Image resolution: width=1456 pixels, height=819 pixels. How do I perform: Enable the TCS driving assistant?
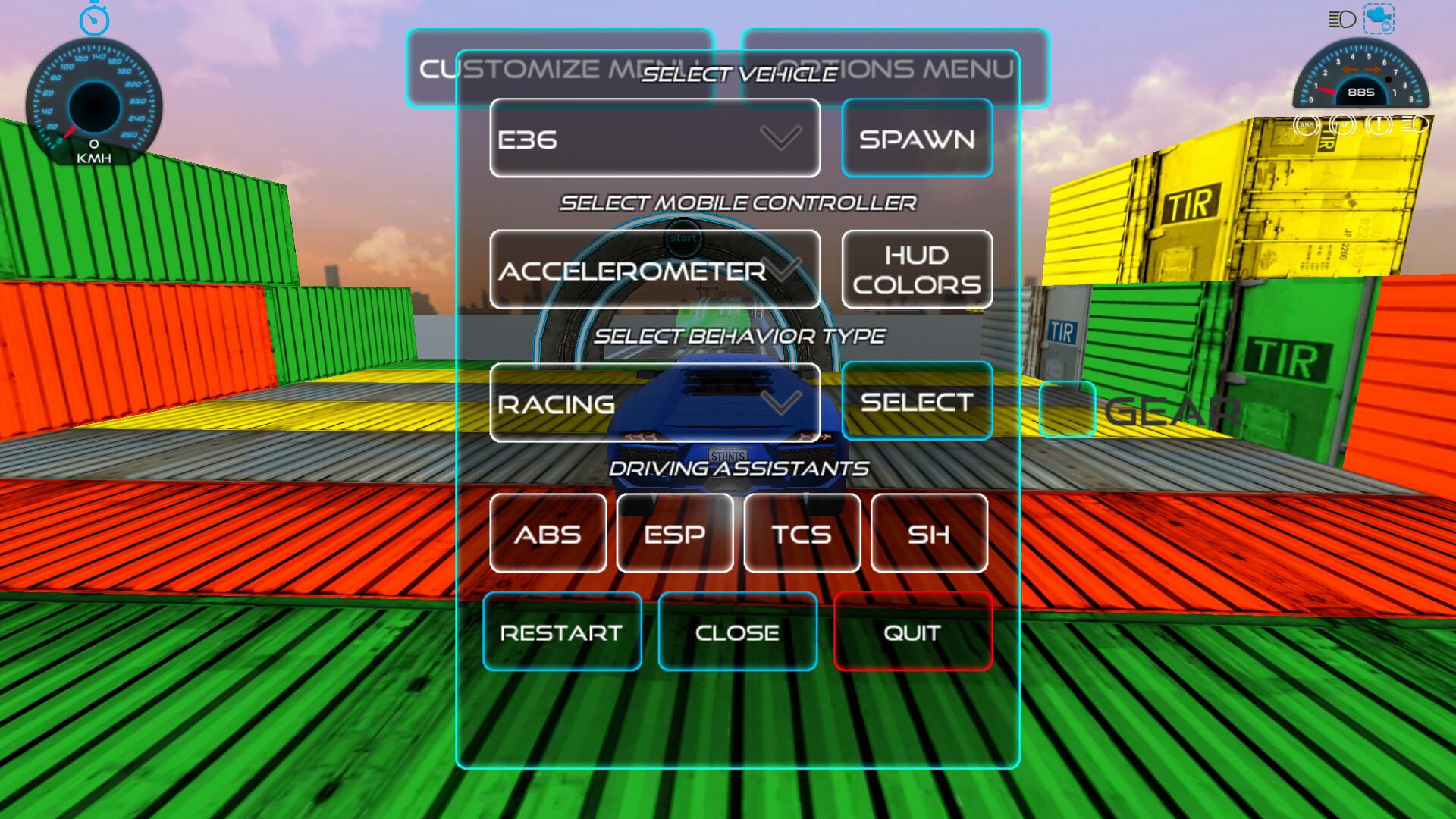tap(802, 534)
